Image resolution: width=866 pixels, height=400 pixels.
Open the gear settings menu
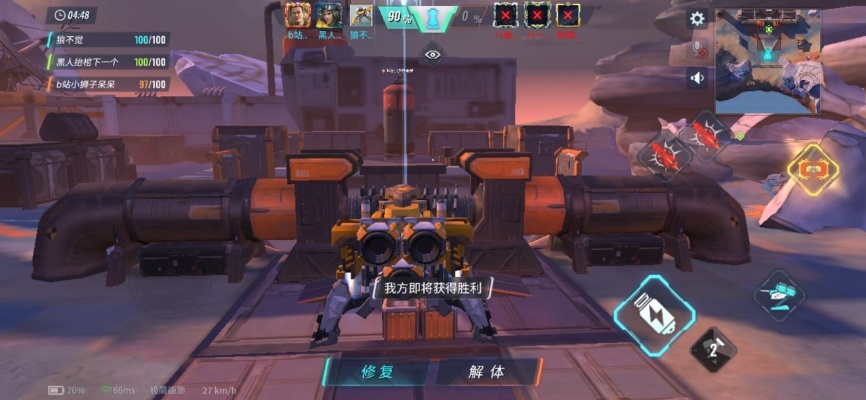point(697,18)
